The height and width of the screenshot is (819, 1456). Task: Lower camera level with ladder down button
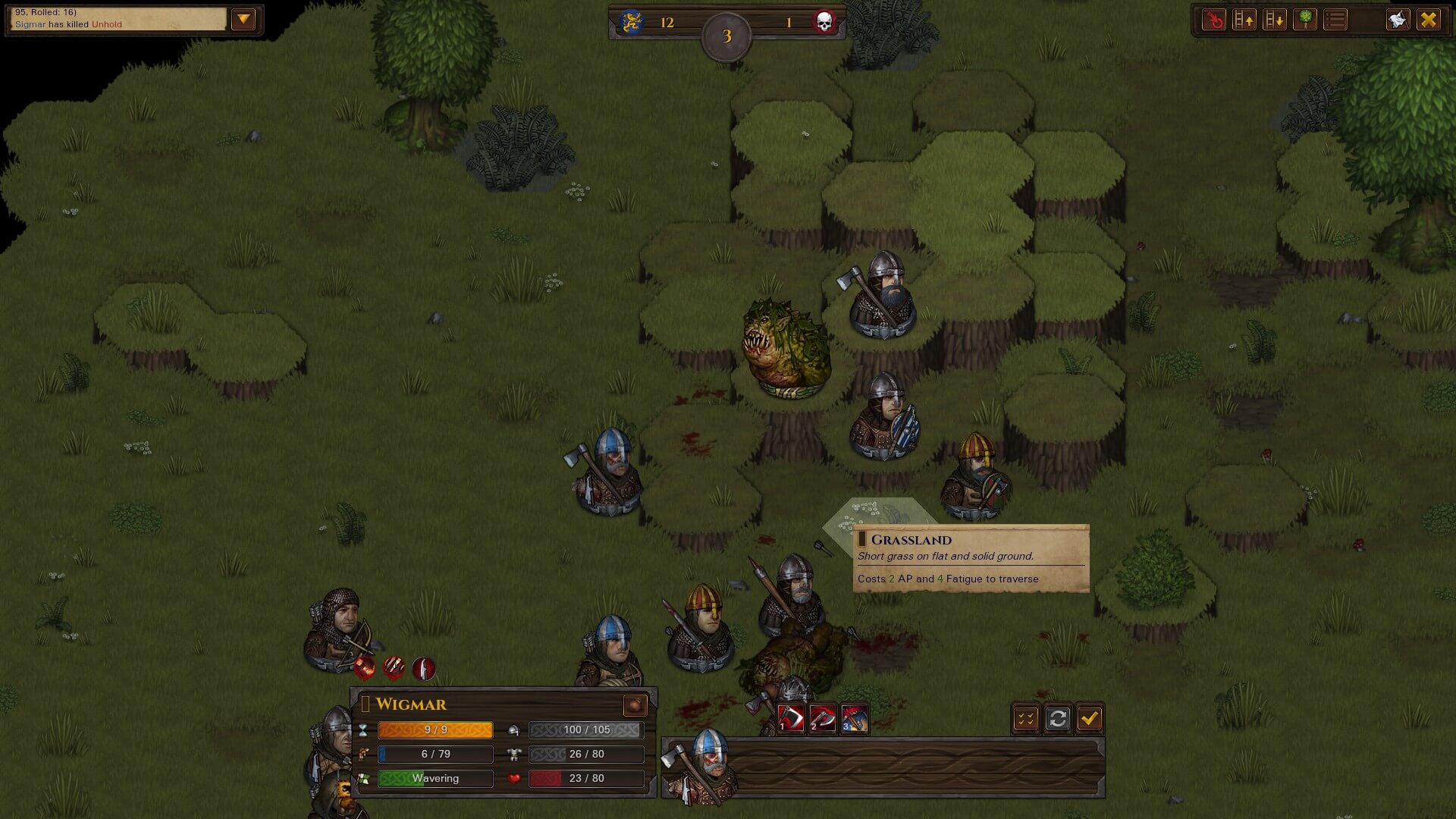point(1275,20)
